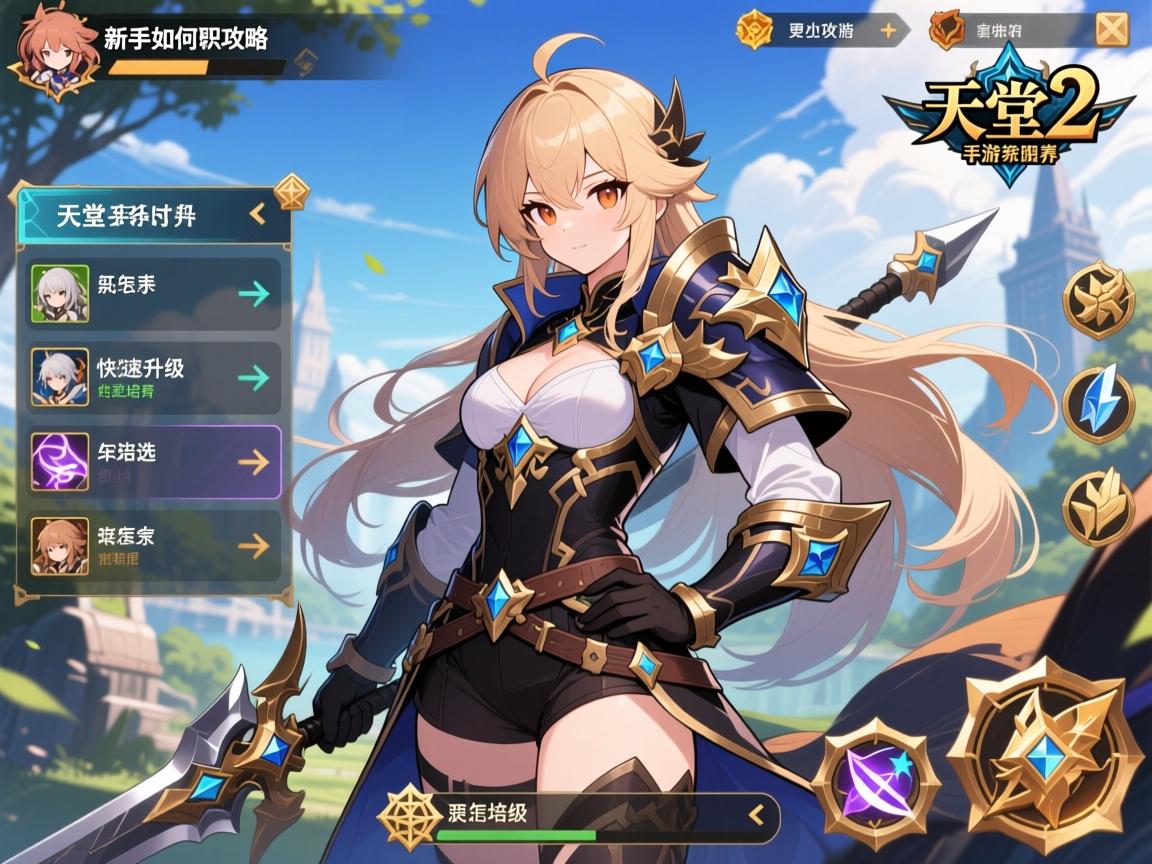Click the plus button beside the gold currency
The image size is (1152, 864).
(x=887, y=30)
